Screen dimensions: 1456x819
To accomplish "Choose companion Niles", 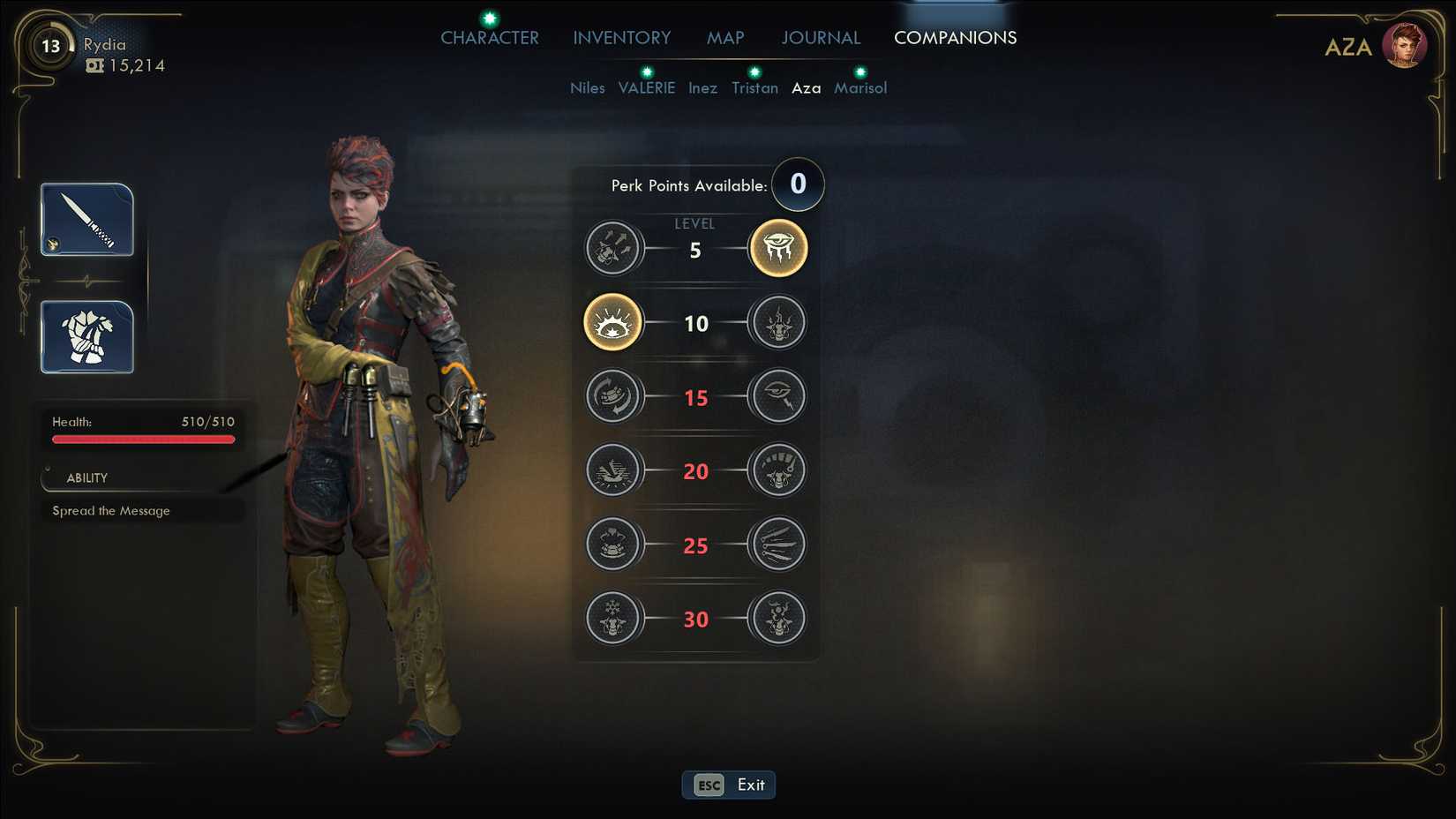I will click(x=588, y=88).
